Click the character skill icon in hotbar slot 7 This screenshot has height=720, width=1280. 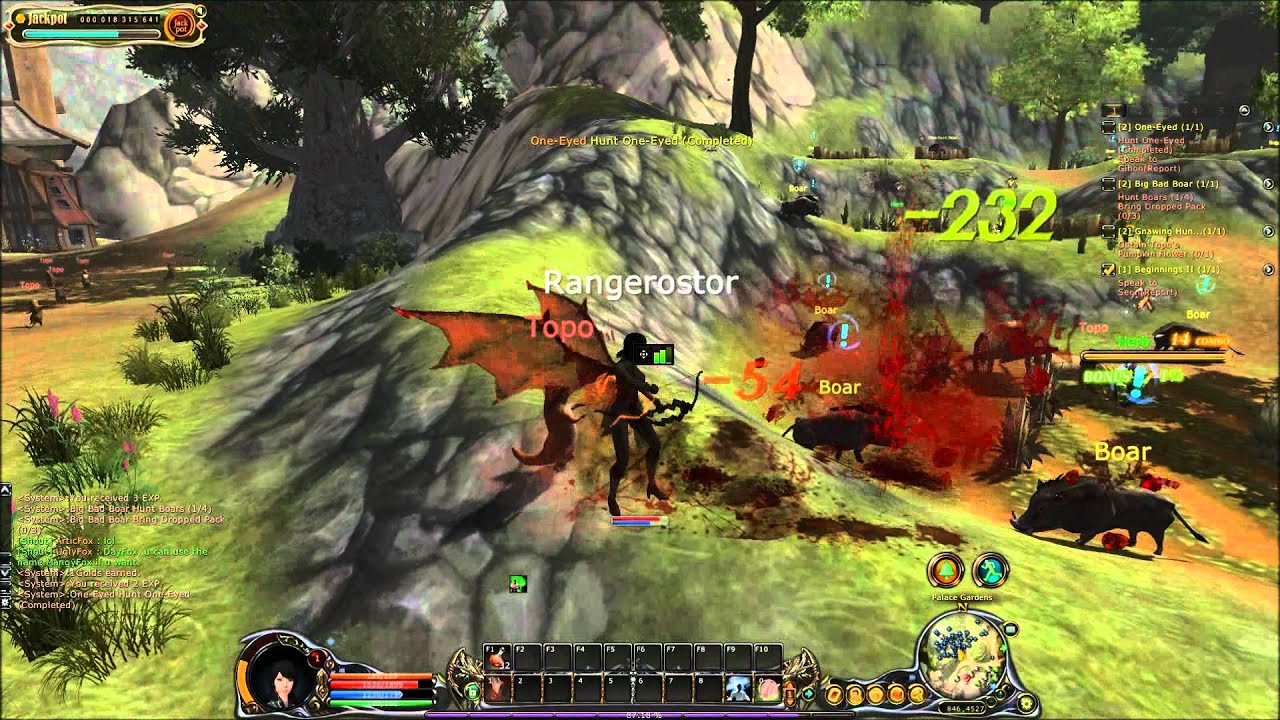coord(737,690)
